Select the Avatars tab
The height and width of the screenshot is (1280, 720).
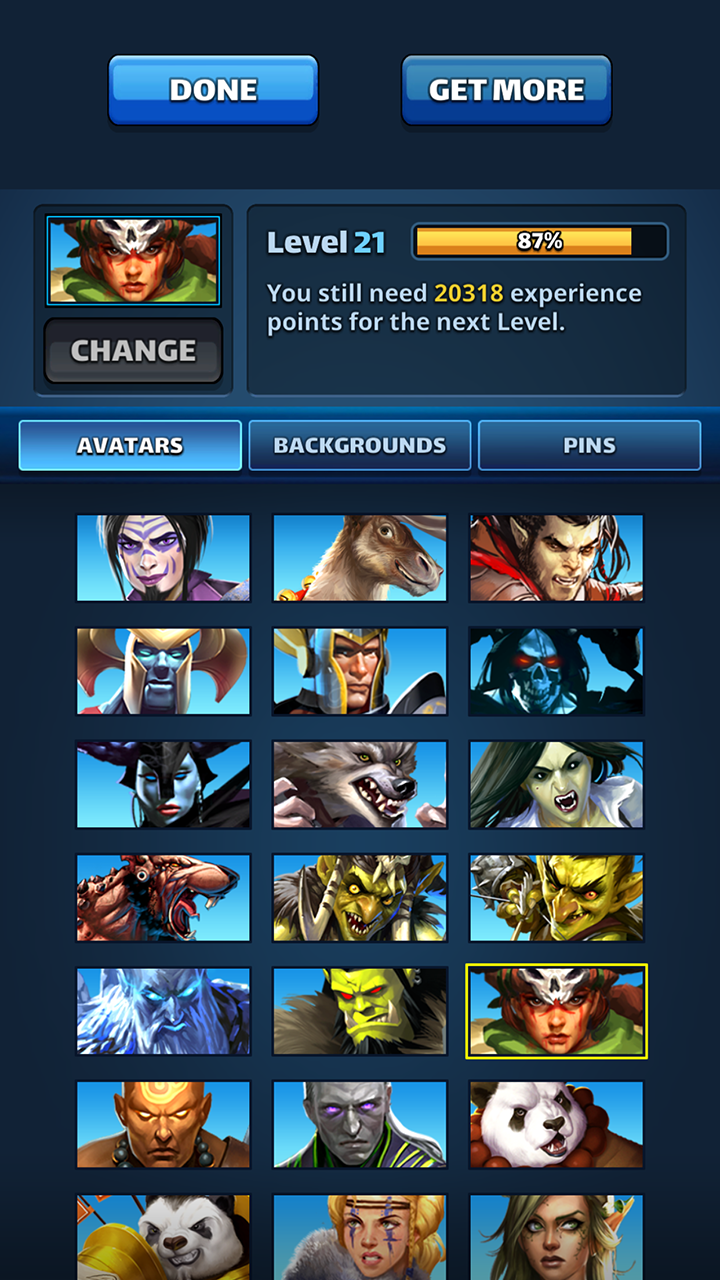coord(130,446)
